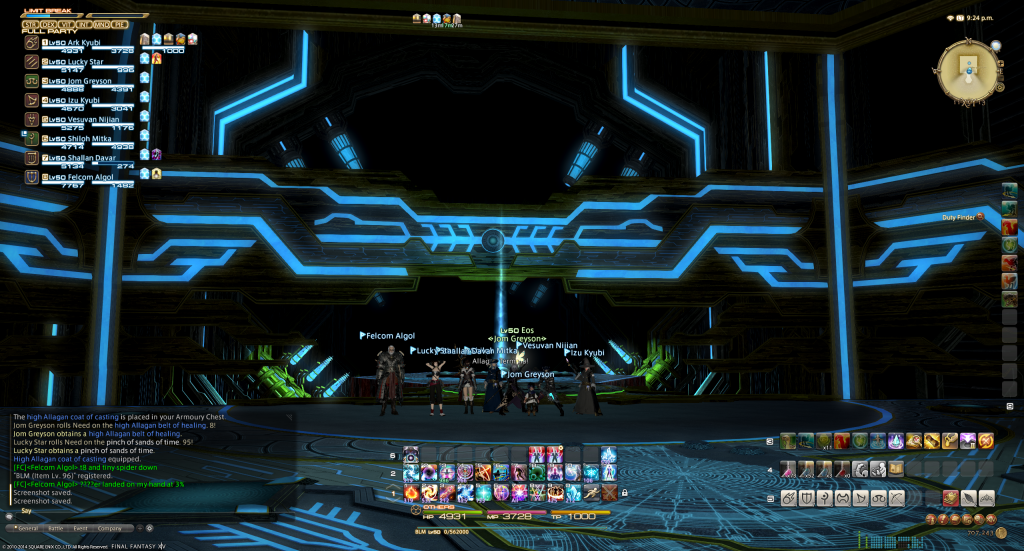This screenshot has width=1024, height=551.
Task: Select Jom Greyson's party list row
Action: click(x=84, y=81)
